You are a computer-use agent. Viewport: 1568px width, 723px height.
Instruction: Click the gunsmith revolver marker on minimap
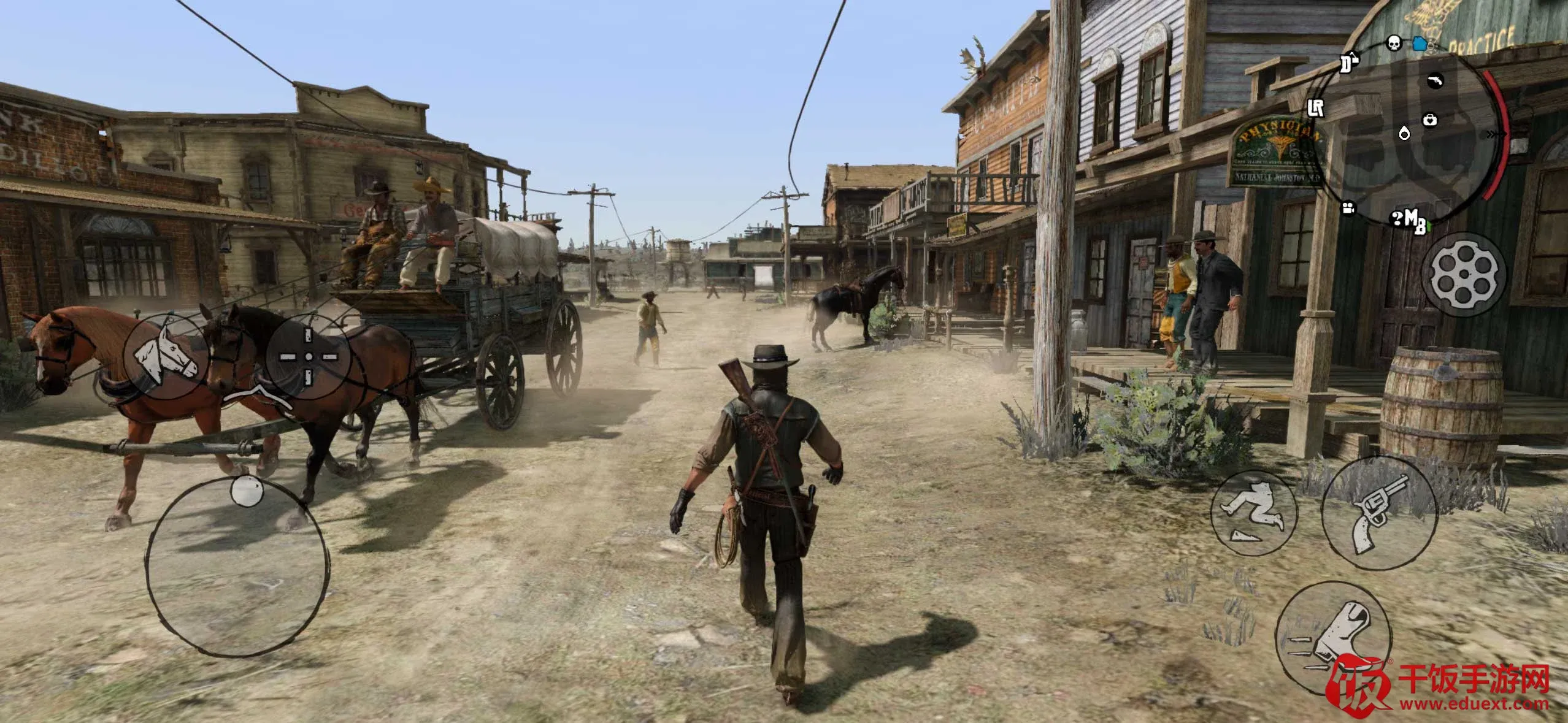point(1435,80)
